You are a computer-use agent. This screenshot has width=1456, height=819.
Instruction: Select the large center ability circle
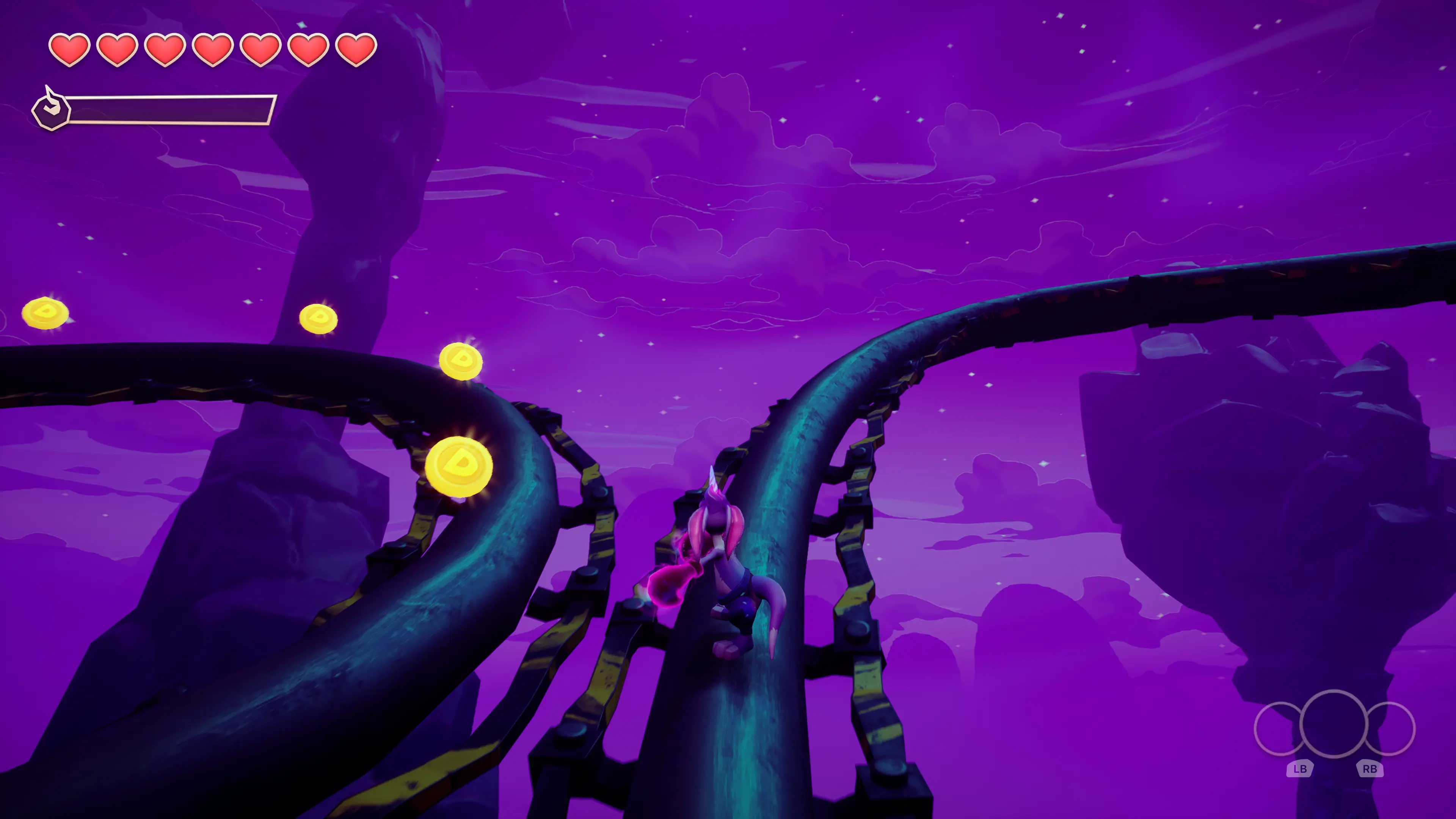[x=1334, y=723]
